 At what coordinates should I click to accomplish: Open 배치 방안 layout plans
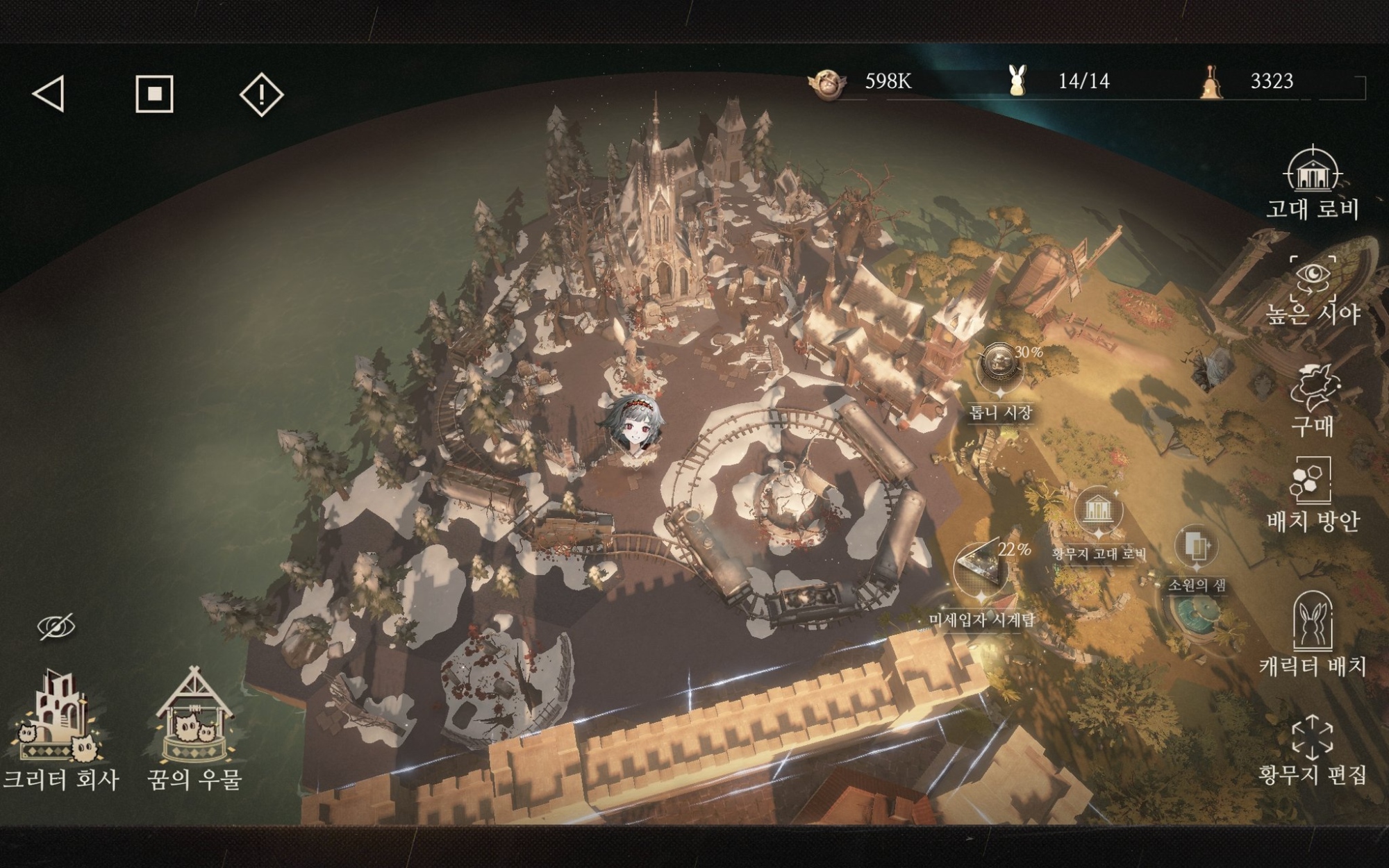pyautogui.click(x=1312, y=494)
